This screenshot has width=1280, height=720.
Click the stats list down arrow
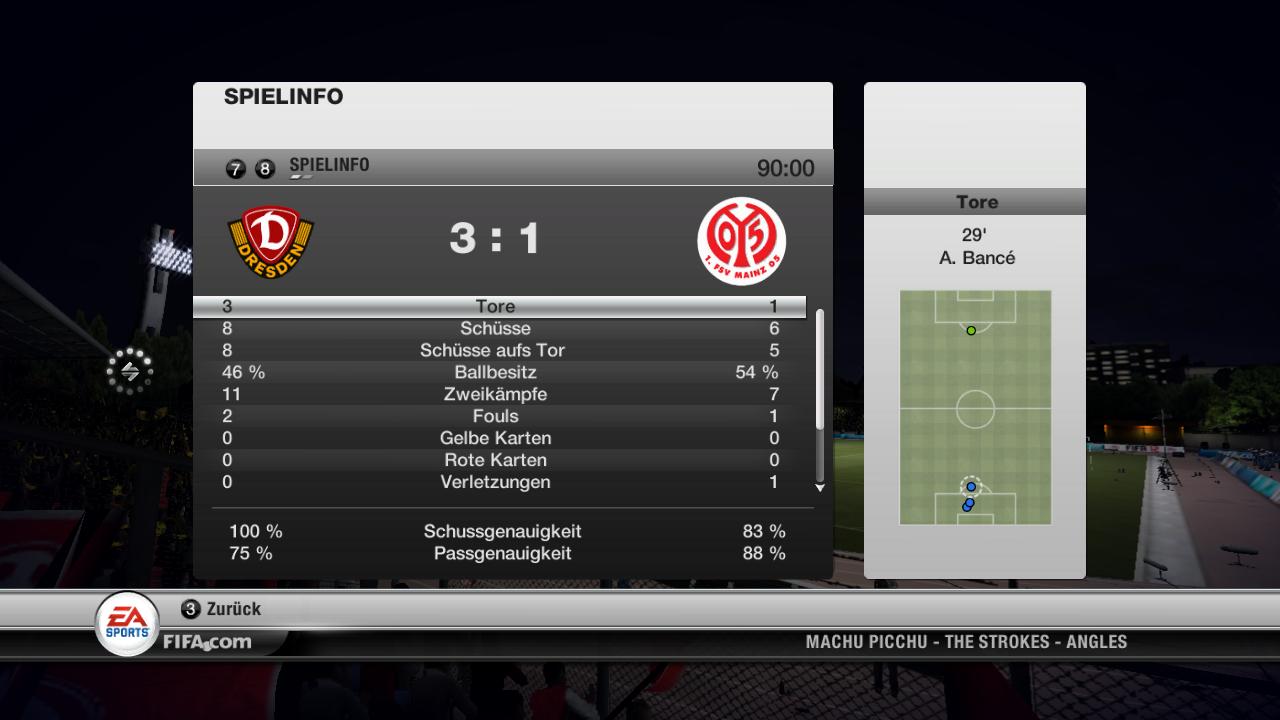(x=820, y=488)
